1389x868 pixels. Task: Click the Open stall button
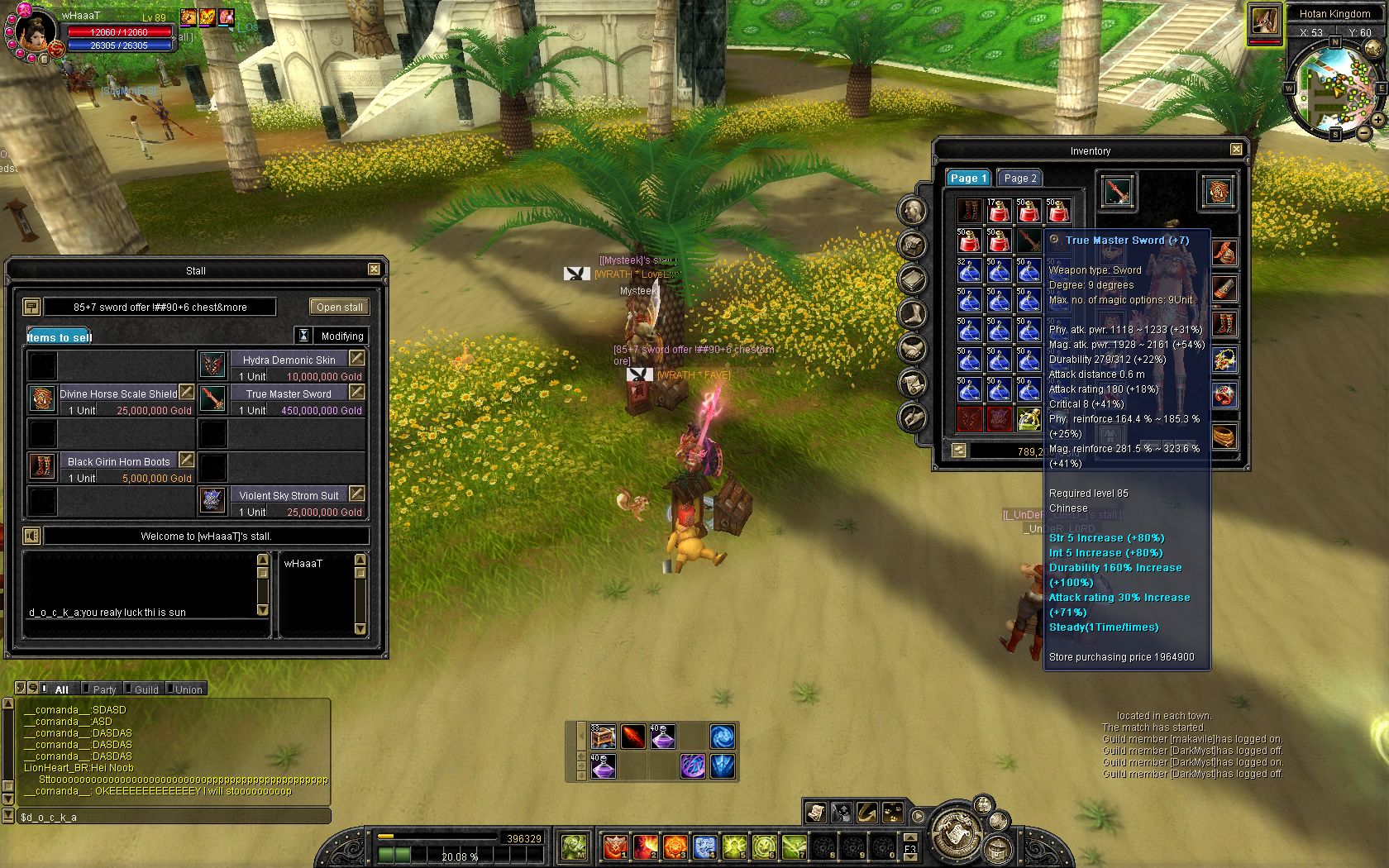pos(339,307)
